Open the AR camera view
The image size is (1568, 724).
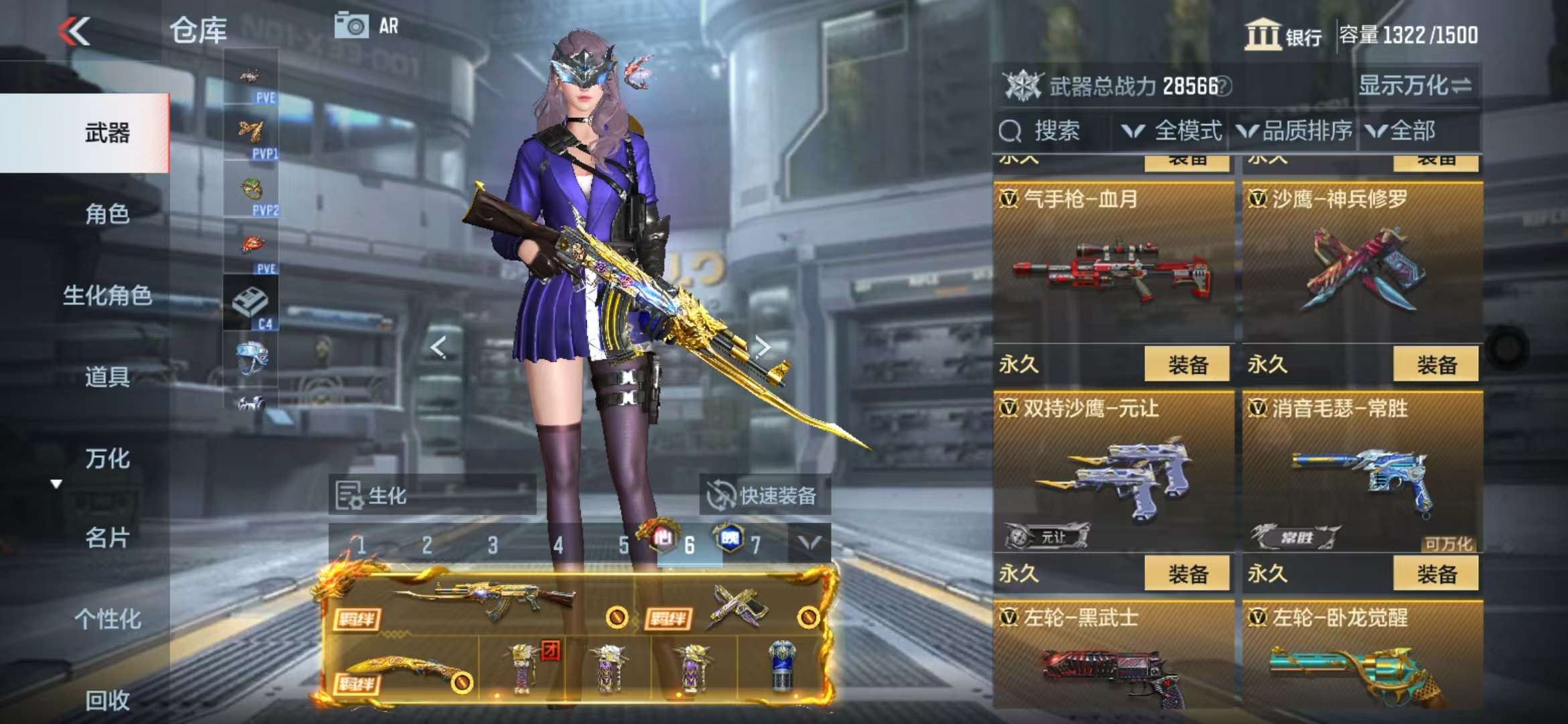coord(366,26)
